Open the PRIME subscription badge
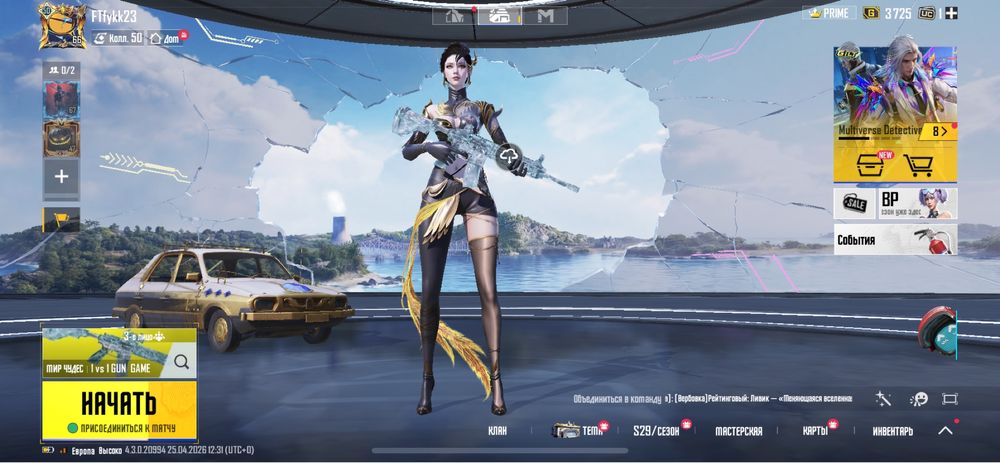 [829, 13]
